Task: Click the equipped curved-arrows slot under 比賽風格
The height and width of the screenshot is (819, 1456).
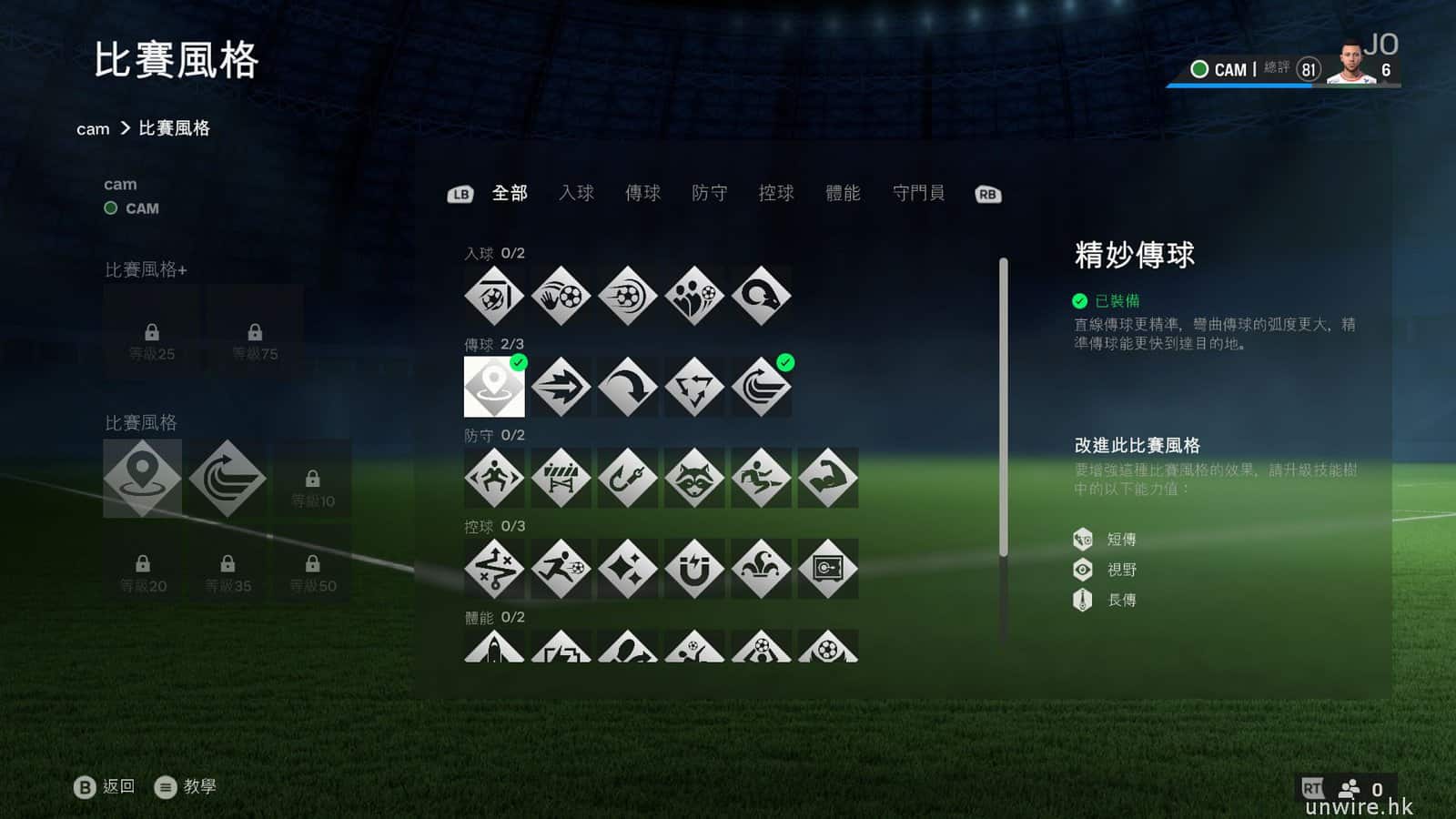Action: 227,478
